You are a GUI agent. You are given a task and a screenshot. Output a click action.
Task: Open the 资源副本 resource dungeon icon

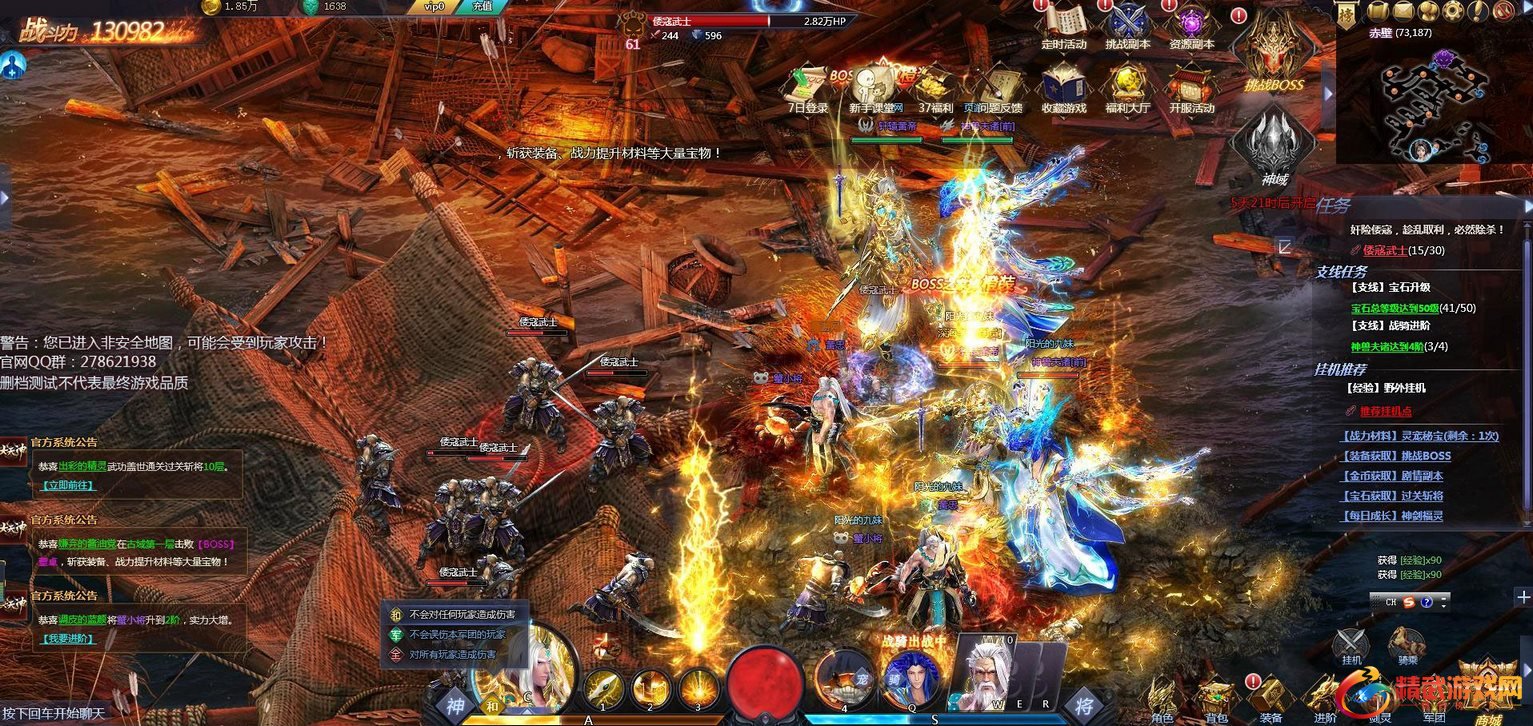tap(1191, 24)
